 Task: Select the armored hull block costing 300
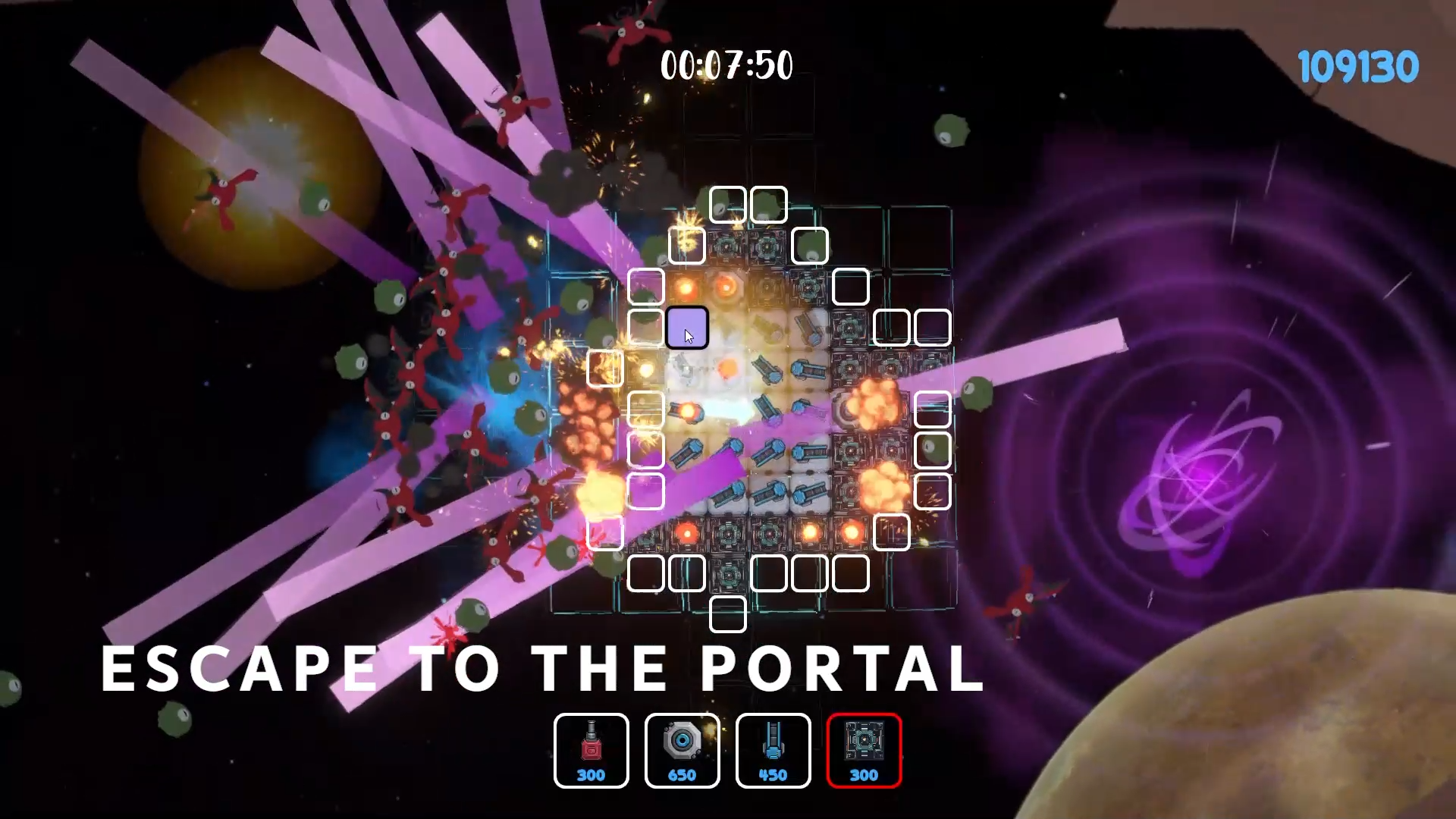pyautogui.click(x=864, y=750)
